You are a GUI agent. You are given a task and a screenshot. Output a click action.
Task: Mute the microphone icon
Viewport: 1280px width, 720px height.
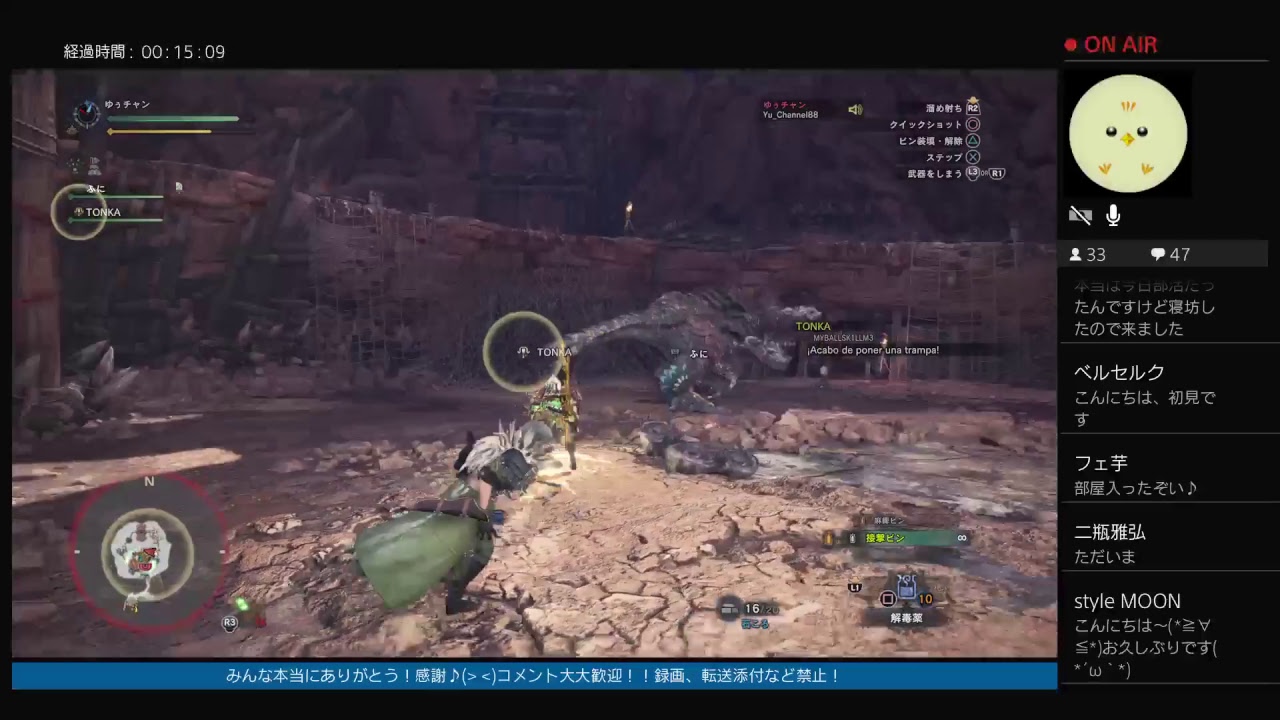click(1112, 215)
